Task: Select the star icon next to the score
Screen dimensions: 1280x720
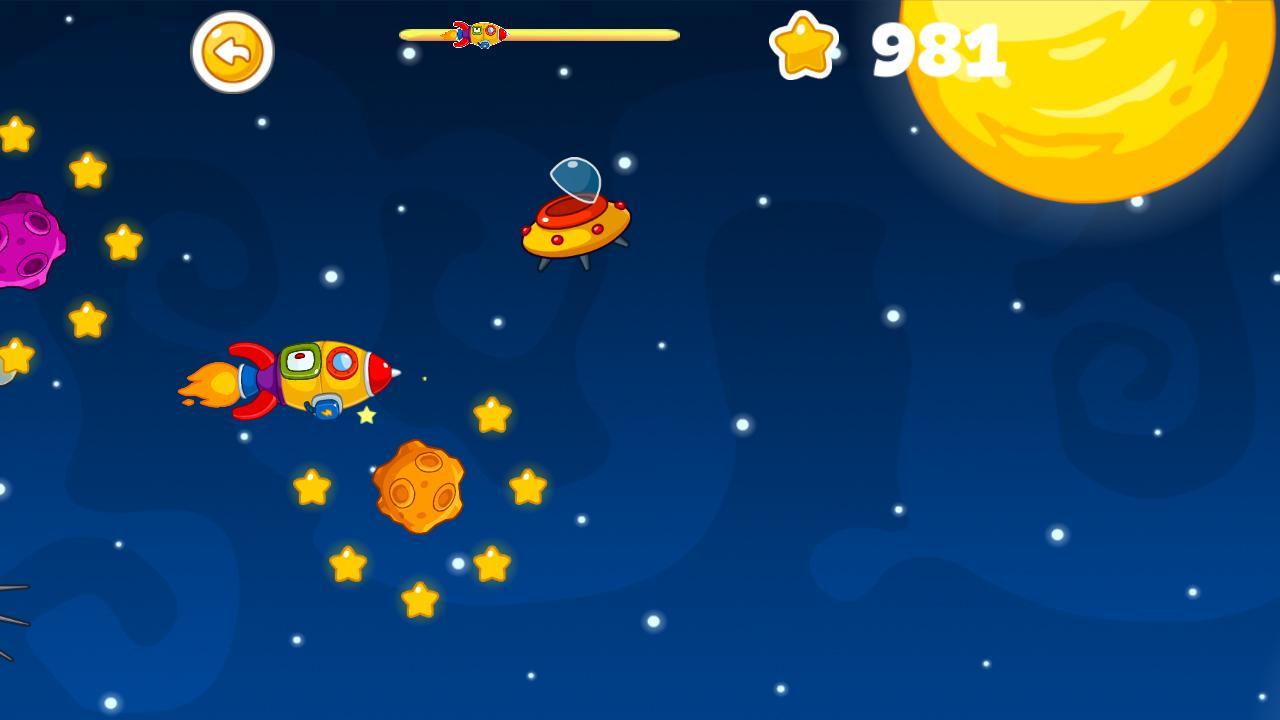Action: coord(805,47)
